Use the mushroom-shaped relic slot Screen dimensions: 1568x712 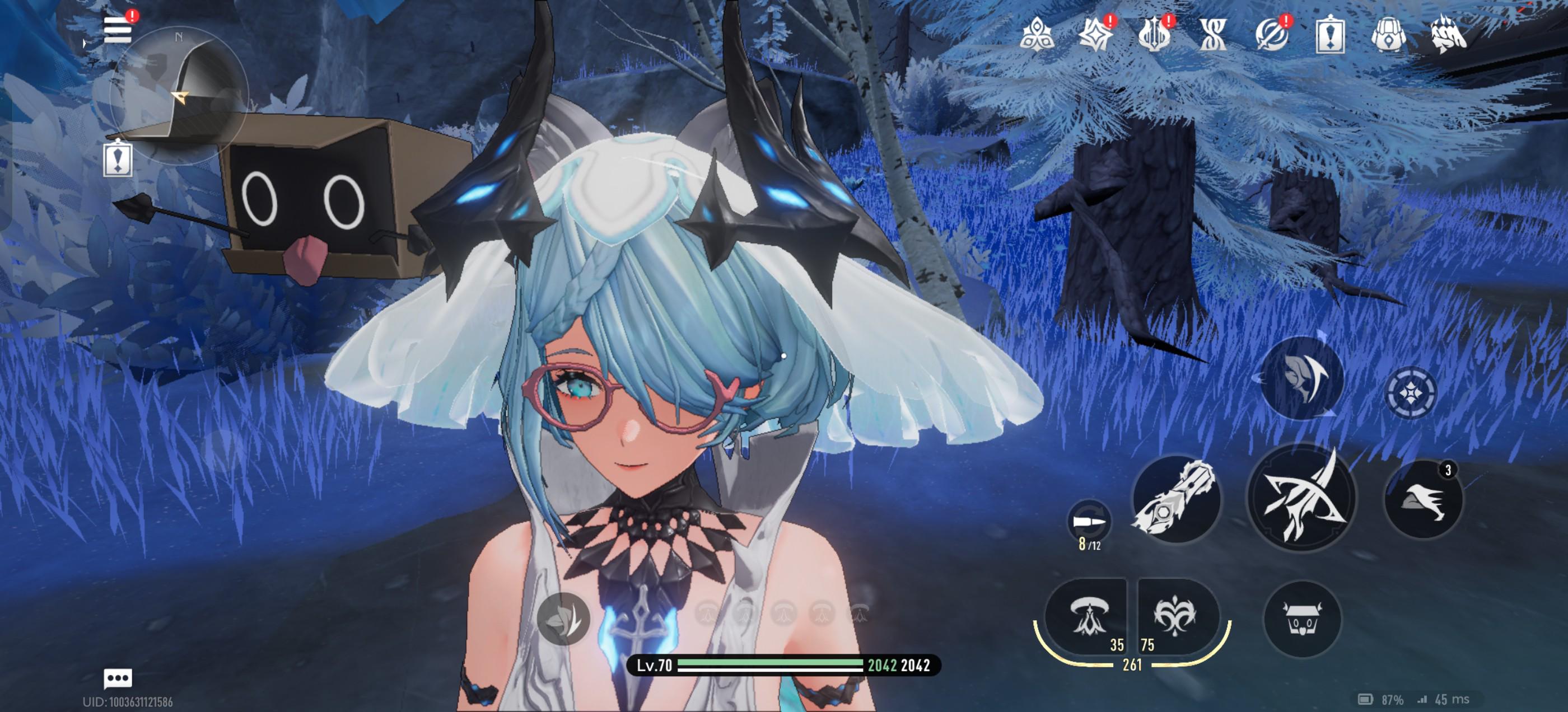click(x=1088, y=616)
